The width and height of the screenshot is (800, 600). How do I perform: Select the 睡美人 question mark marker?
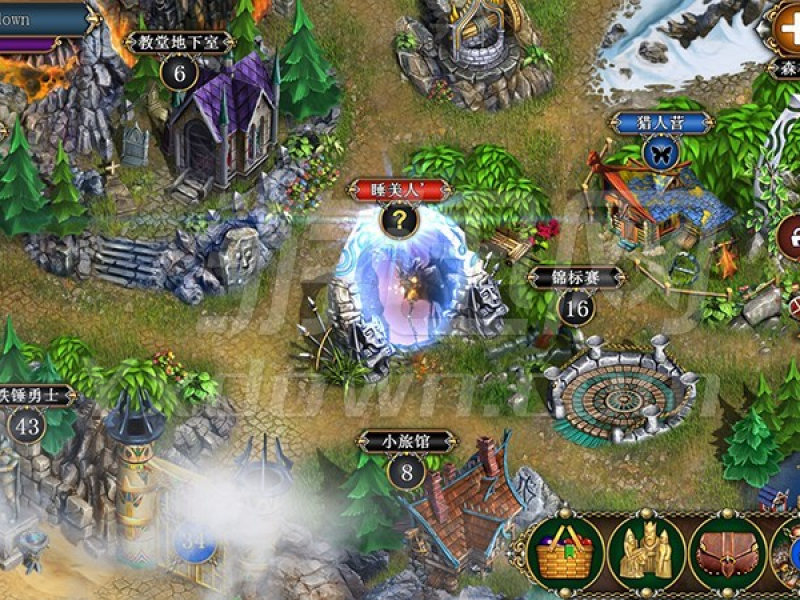[400, 220]
